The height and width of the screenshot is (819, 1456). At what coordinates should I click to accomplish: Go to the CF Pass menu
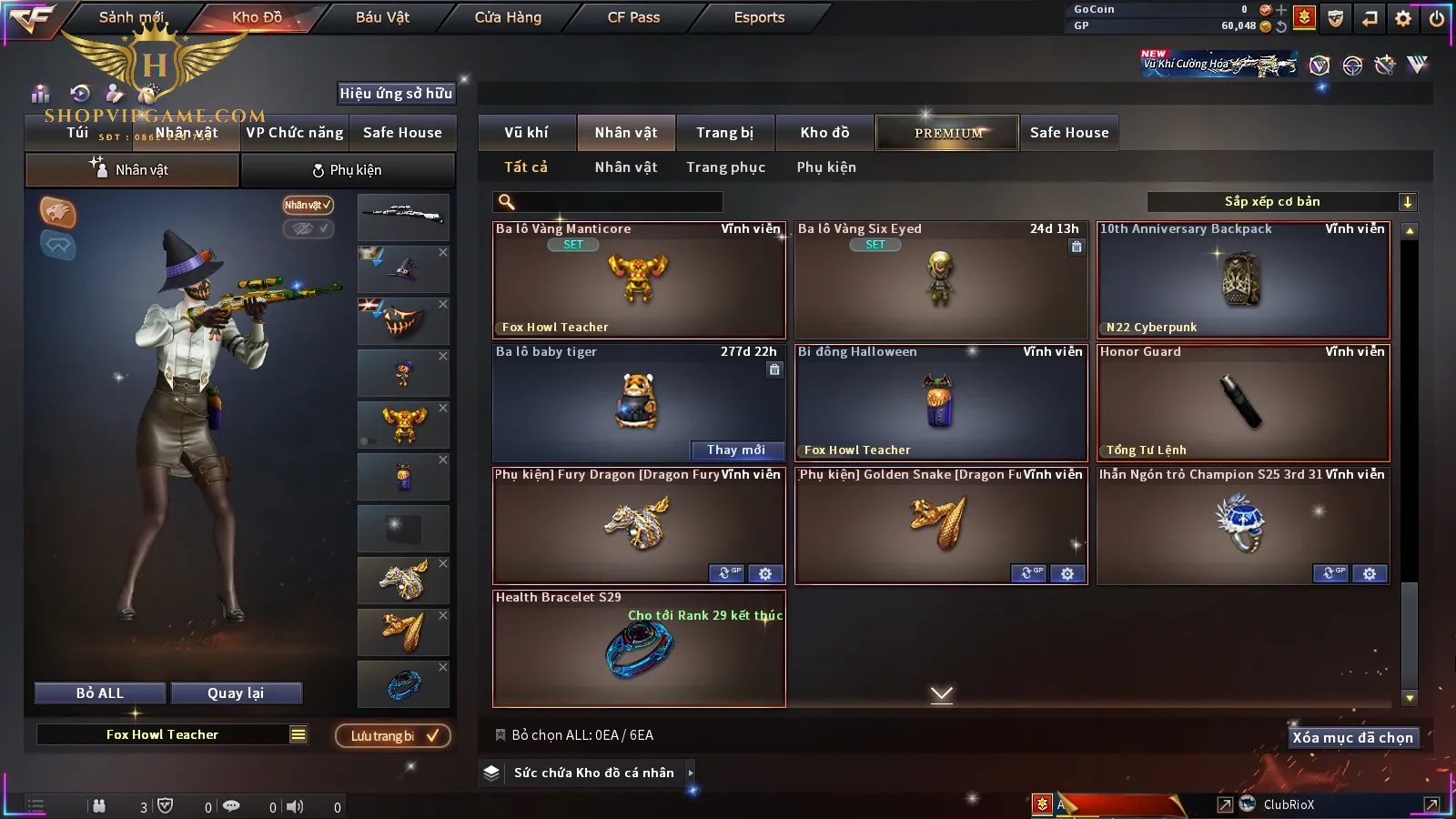click(x=633, y=17)
